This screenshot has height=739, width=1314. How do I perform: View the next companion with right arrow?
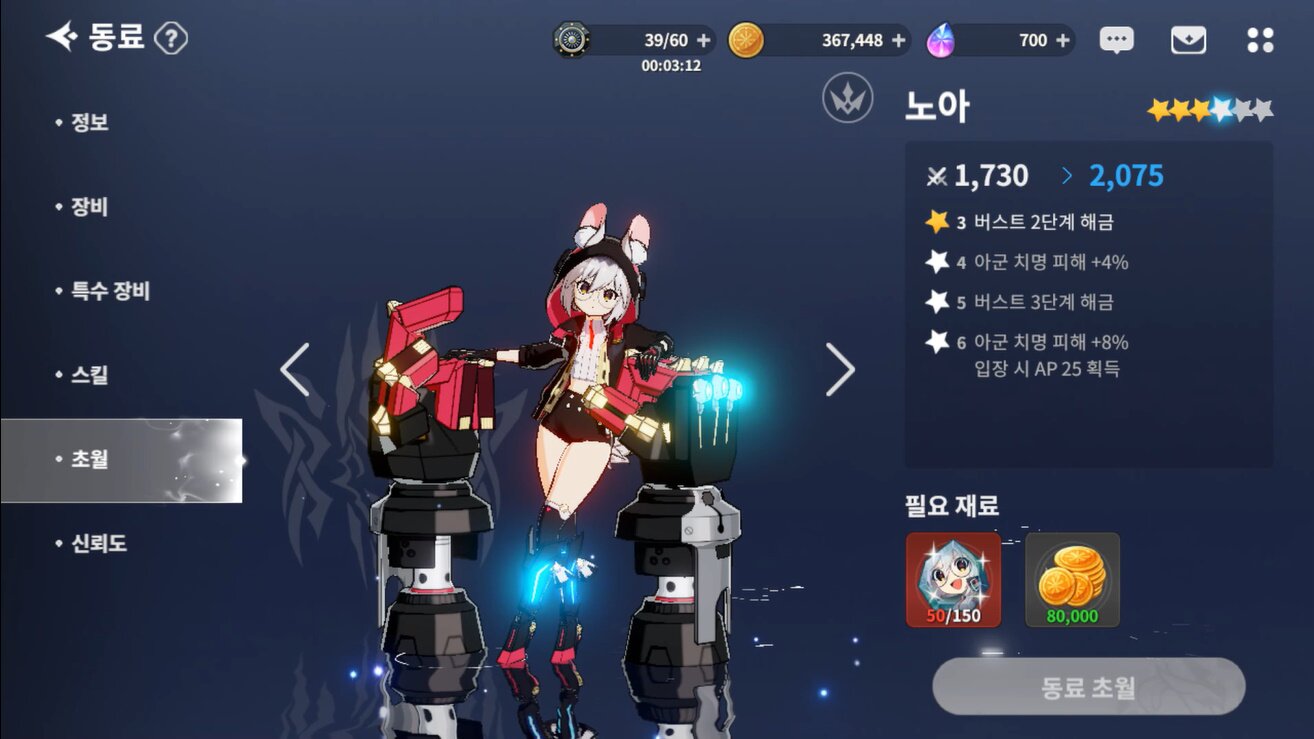point(840,370)
